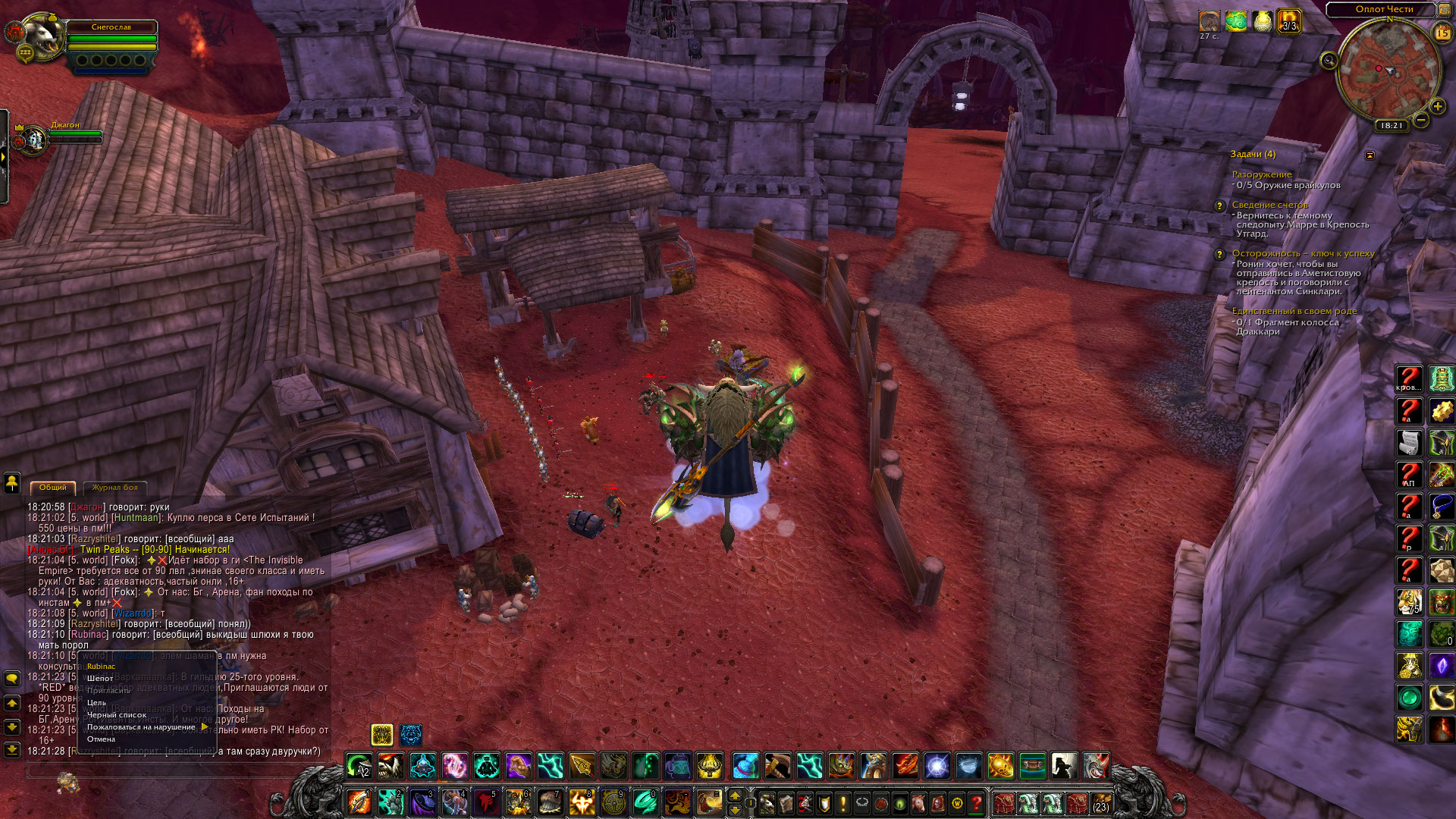Open the backpack showing 23 free slots
The height and width of the screenshot is (819, 1456).
[1100, 802]
